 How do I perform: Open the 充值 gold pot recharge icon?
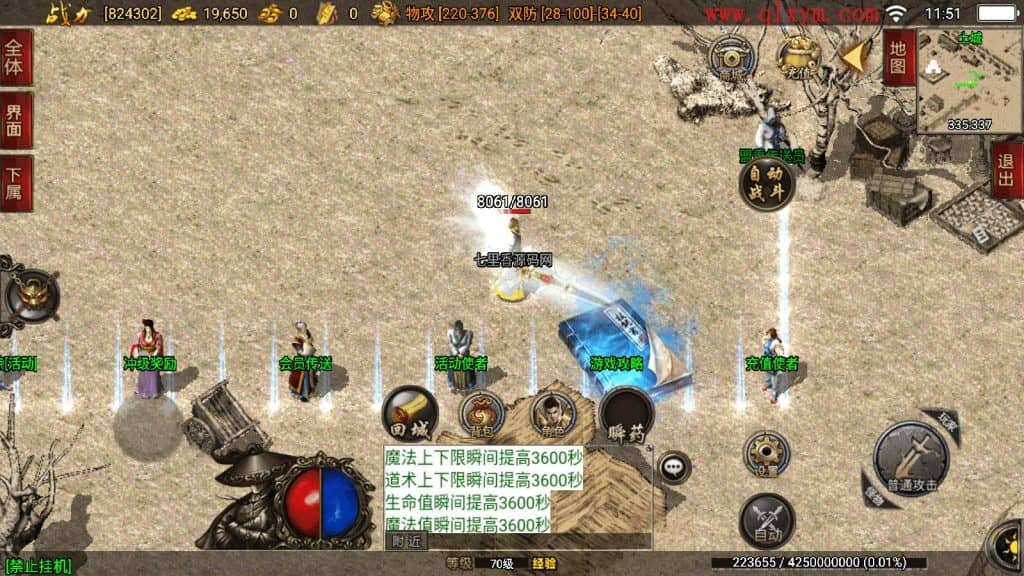pos(798,56)
